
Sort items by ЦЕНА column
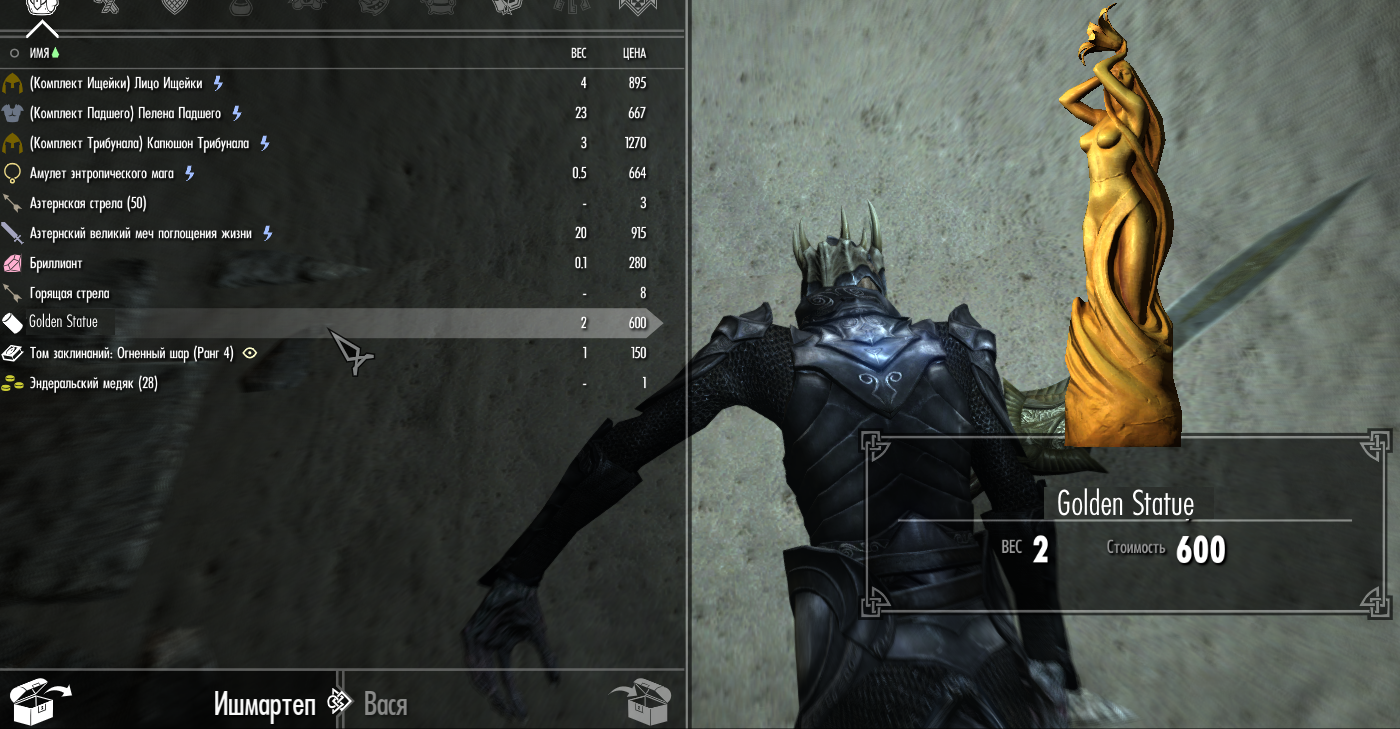coord(634,53)
